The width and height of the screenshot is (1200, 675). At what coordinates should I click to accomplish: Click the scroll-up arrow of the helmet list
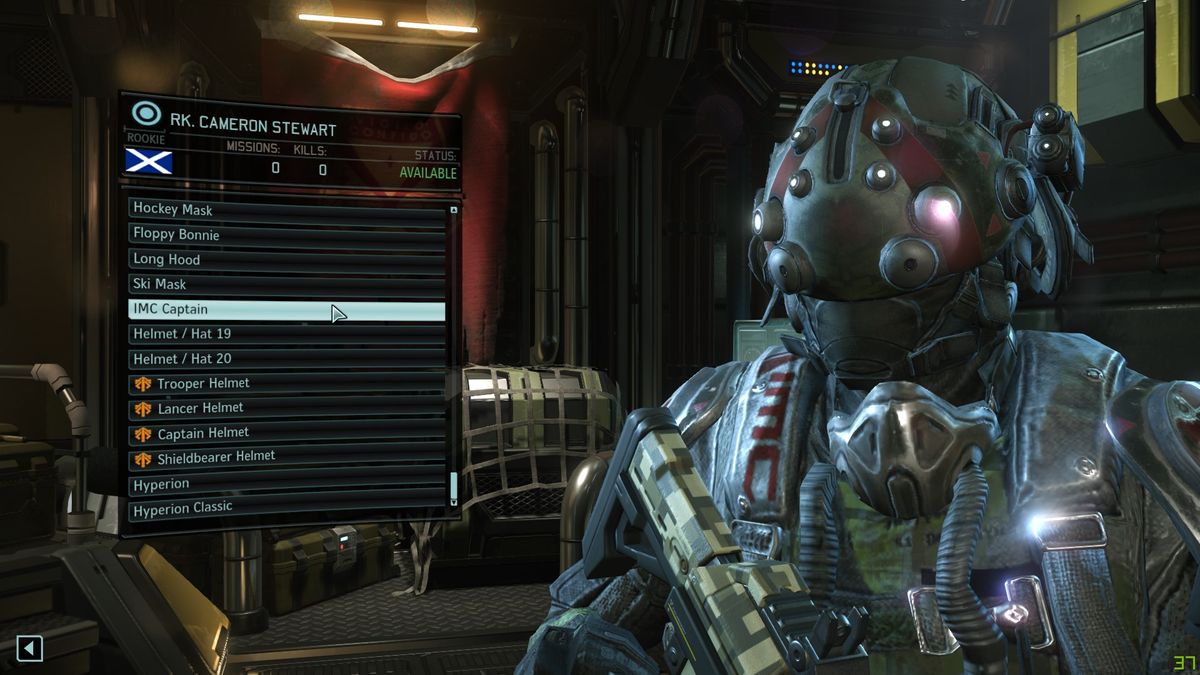(454, 210)
